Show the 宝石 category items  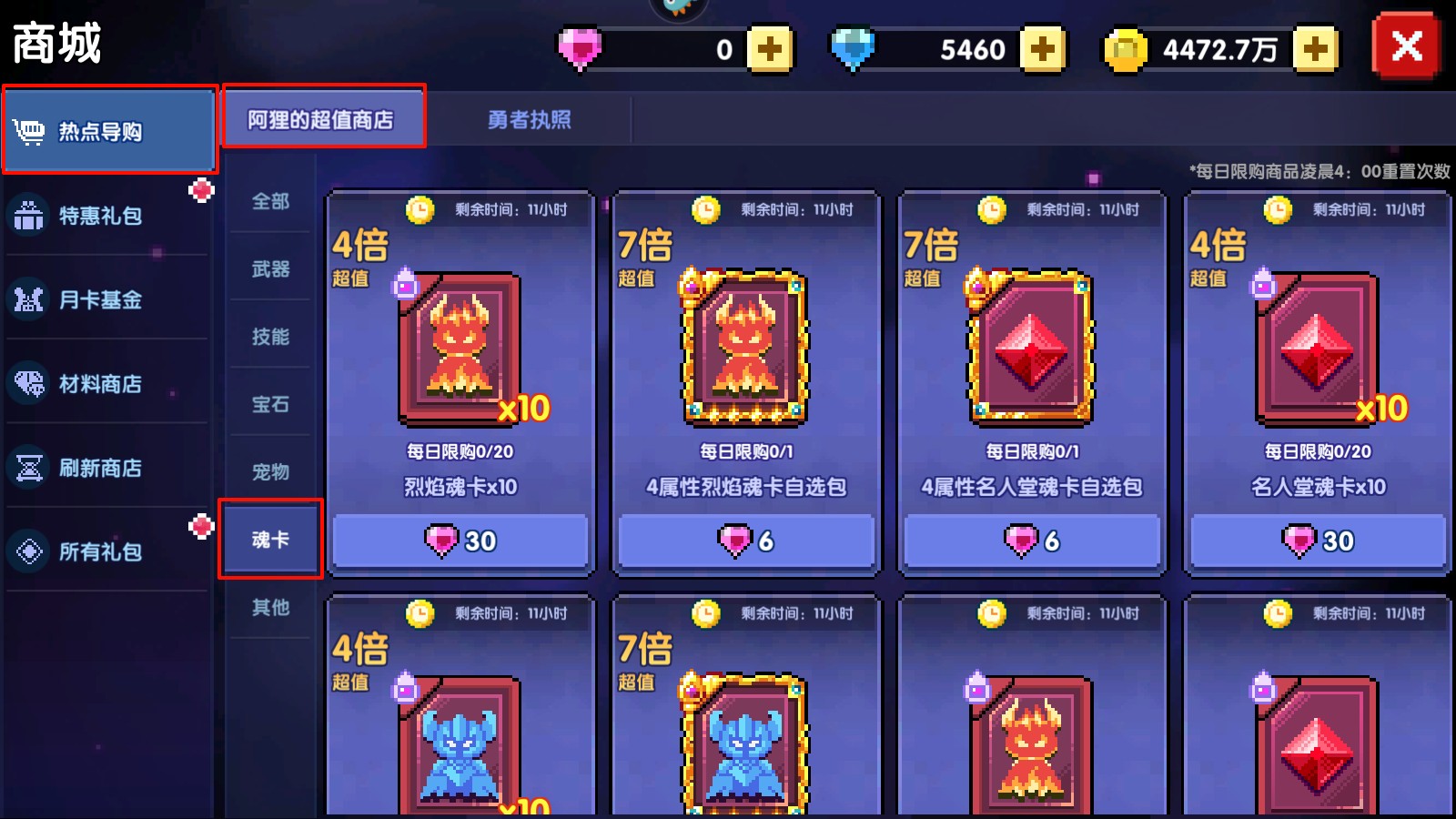[270, 404]
